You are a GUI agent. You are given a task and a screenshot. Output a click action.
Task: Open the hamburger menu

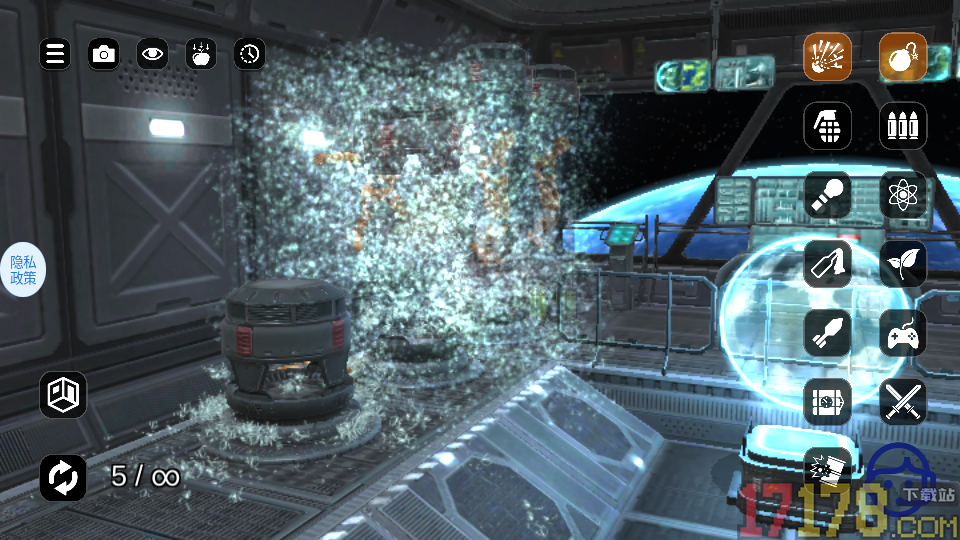tap(55, 54)
